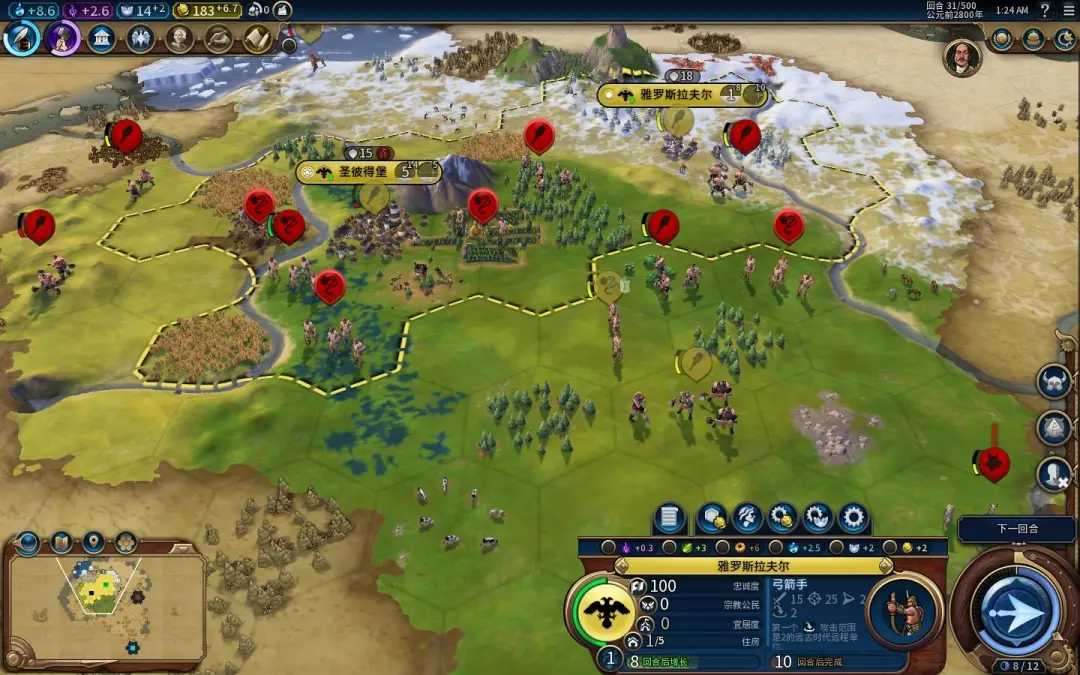
Task: Open the city details list icon
Action: pos(670,518)
